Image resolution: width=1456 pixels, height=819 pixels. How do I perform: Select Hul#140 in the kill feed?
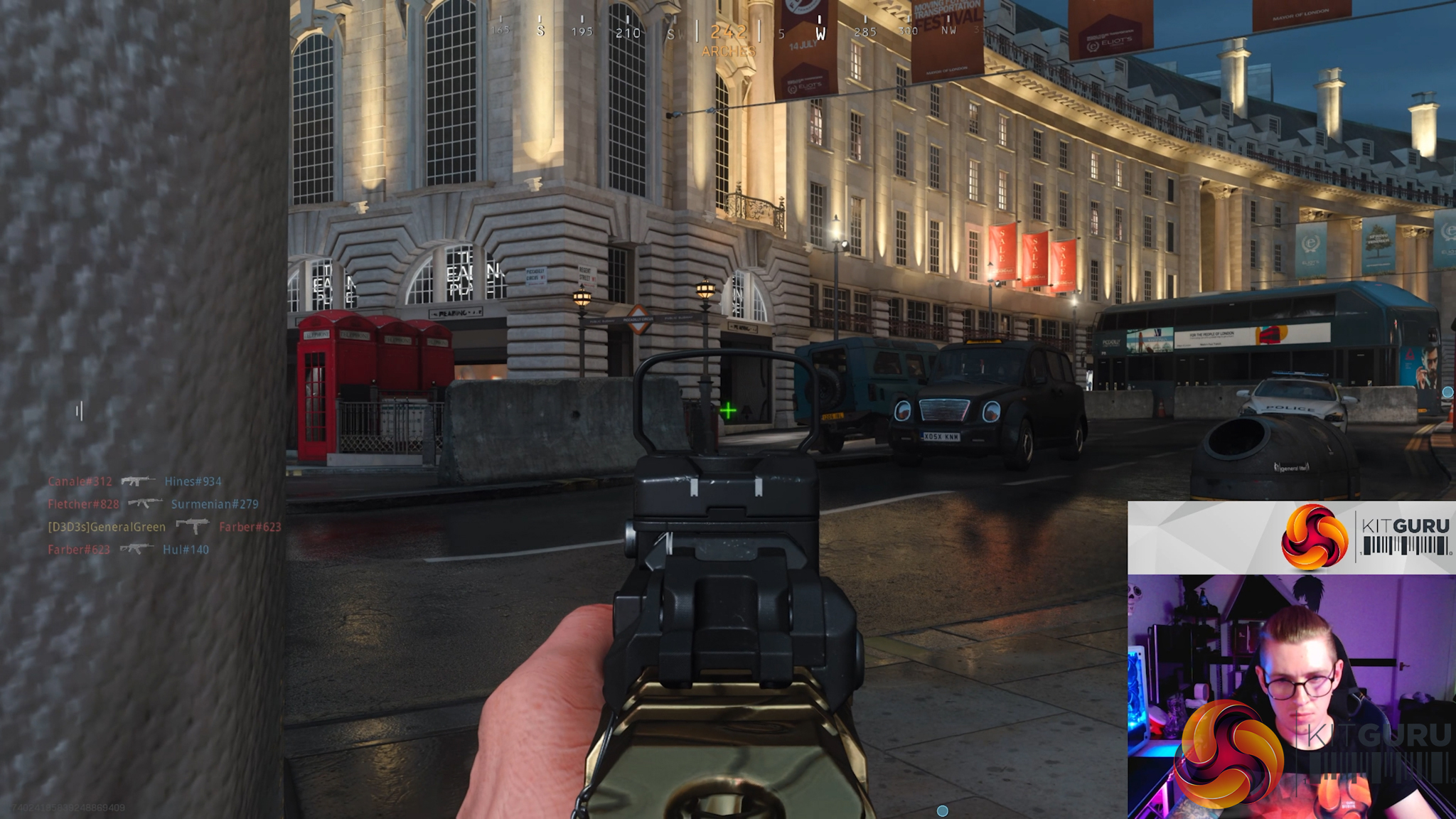point(186,550)
